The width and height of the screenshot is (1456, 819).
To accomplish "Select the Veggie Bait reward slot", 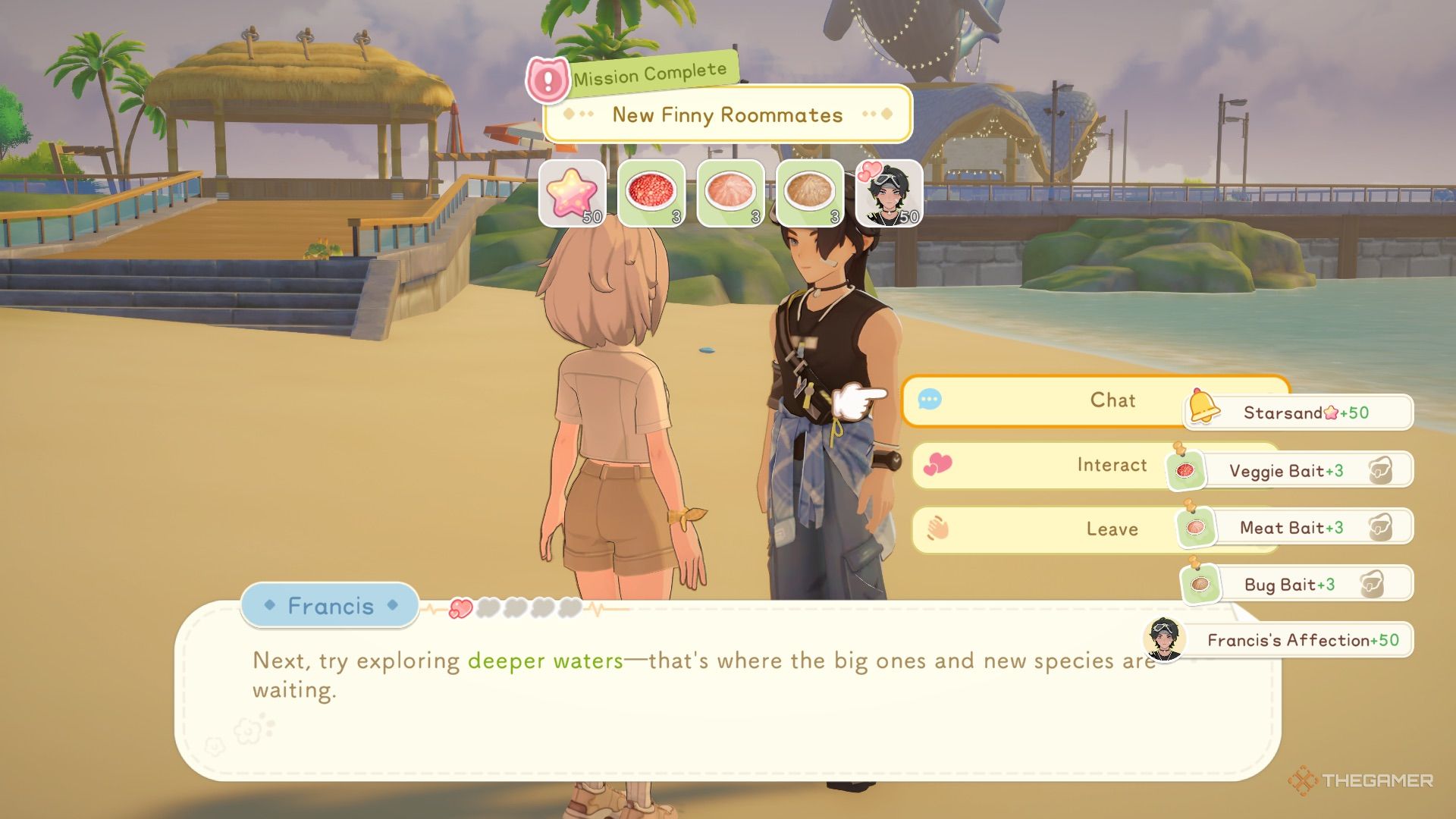I will [651, 193].
